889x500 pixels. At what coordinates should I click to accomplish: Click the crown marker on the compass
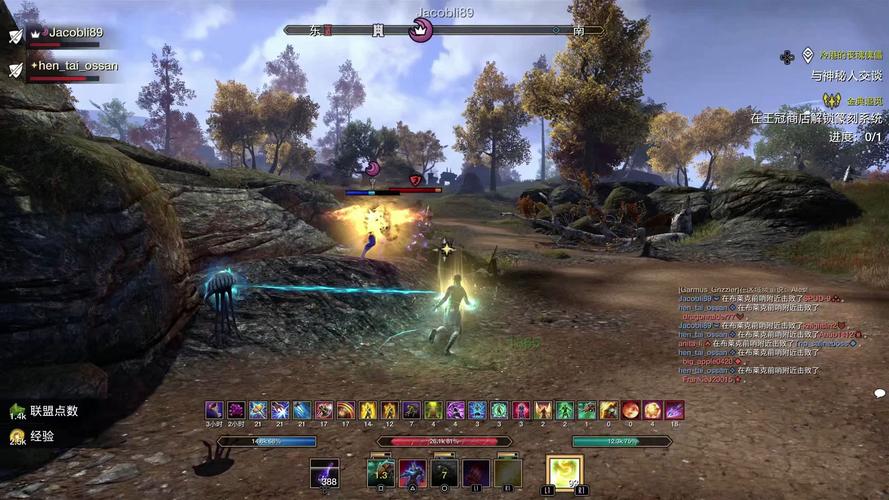(421, 31)
